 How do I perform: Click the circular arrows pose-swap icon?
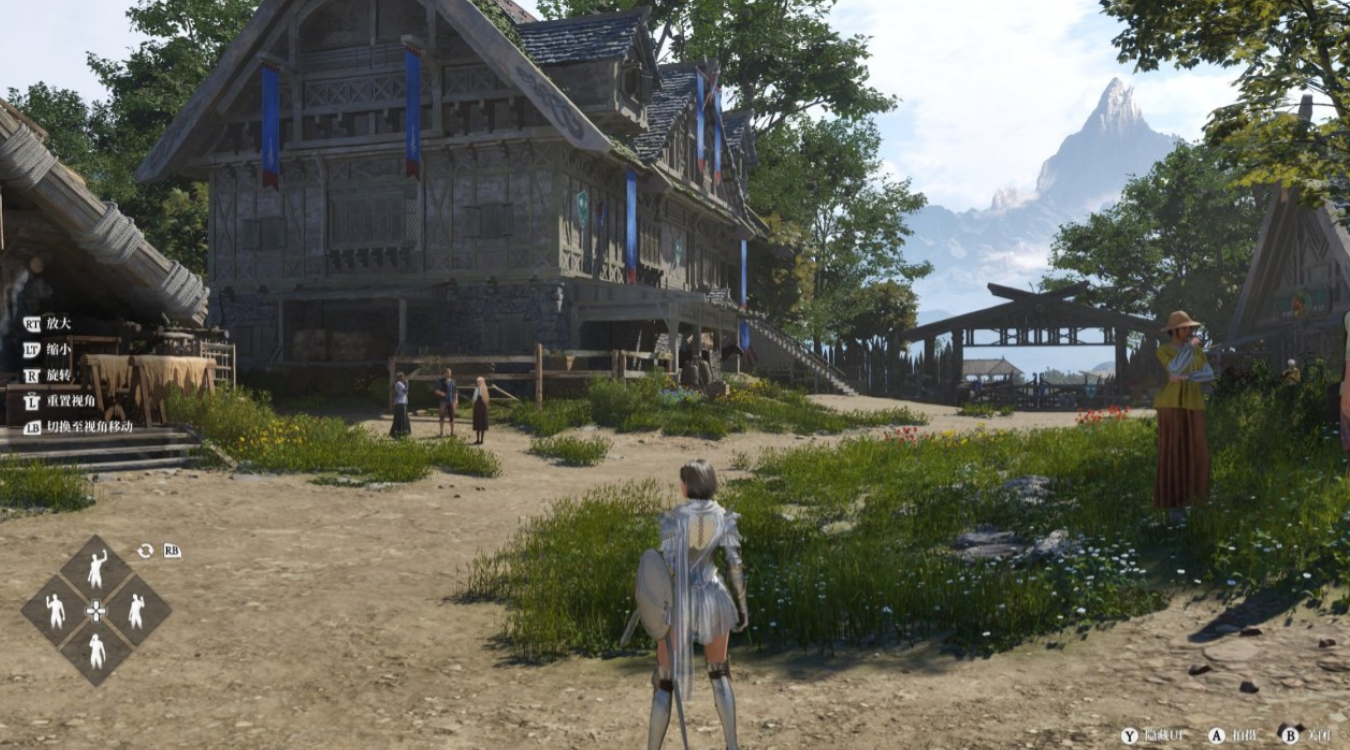tap(145, 551)
